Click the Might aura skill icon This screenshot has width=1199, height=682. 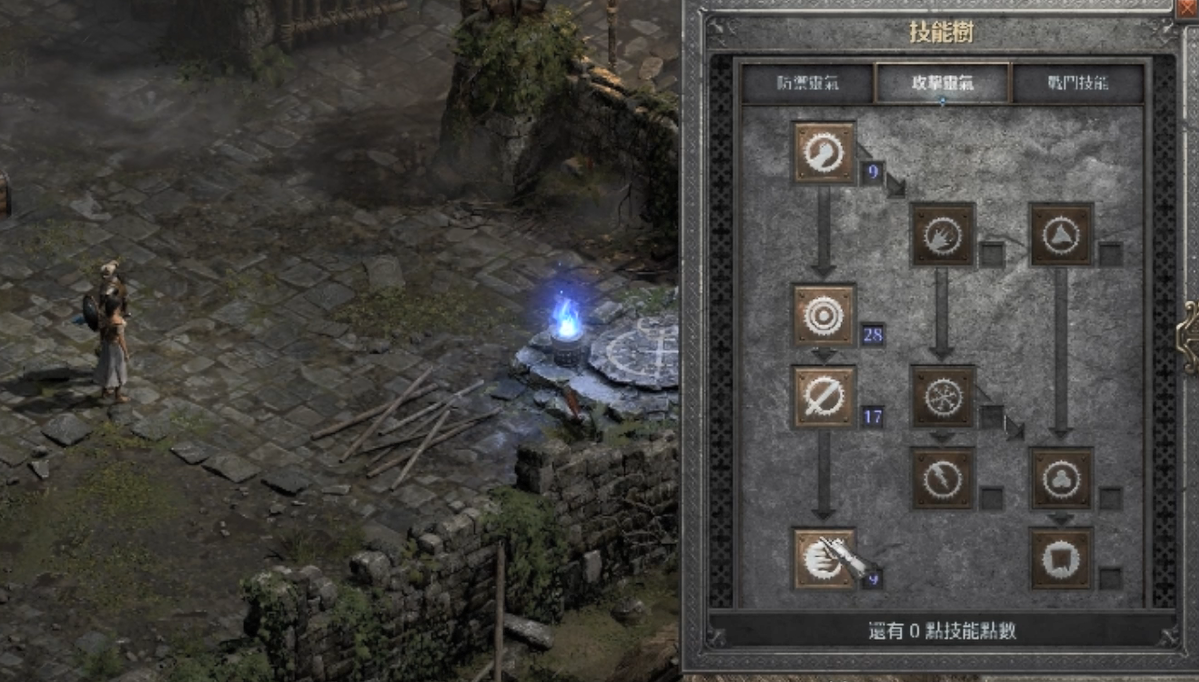coord(824,153)
